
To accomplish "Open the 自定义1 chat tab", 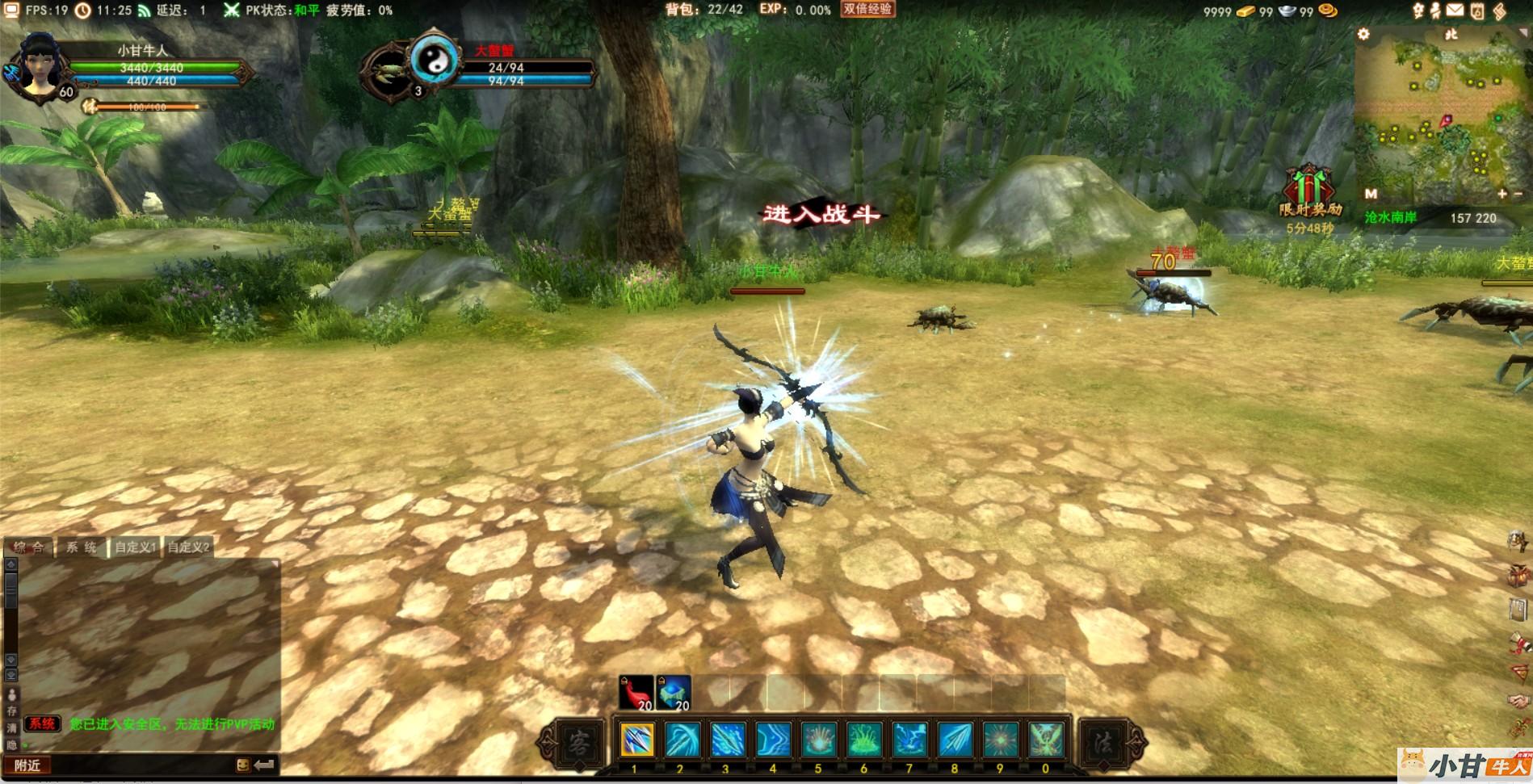I will [135, 547].
